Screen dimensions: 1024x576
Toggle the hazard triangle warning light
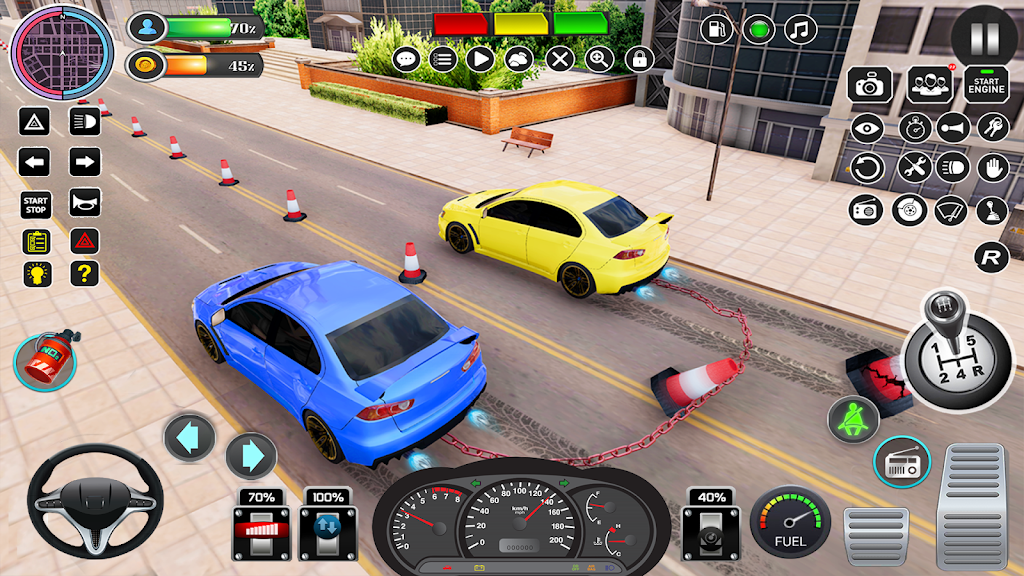click(85, 240)
